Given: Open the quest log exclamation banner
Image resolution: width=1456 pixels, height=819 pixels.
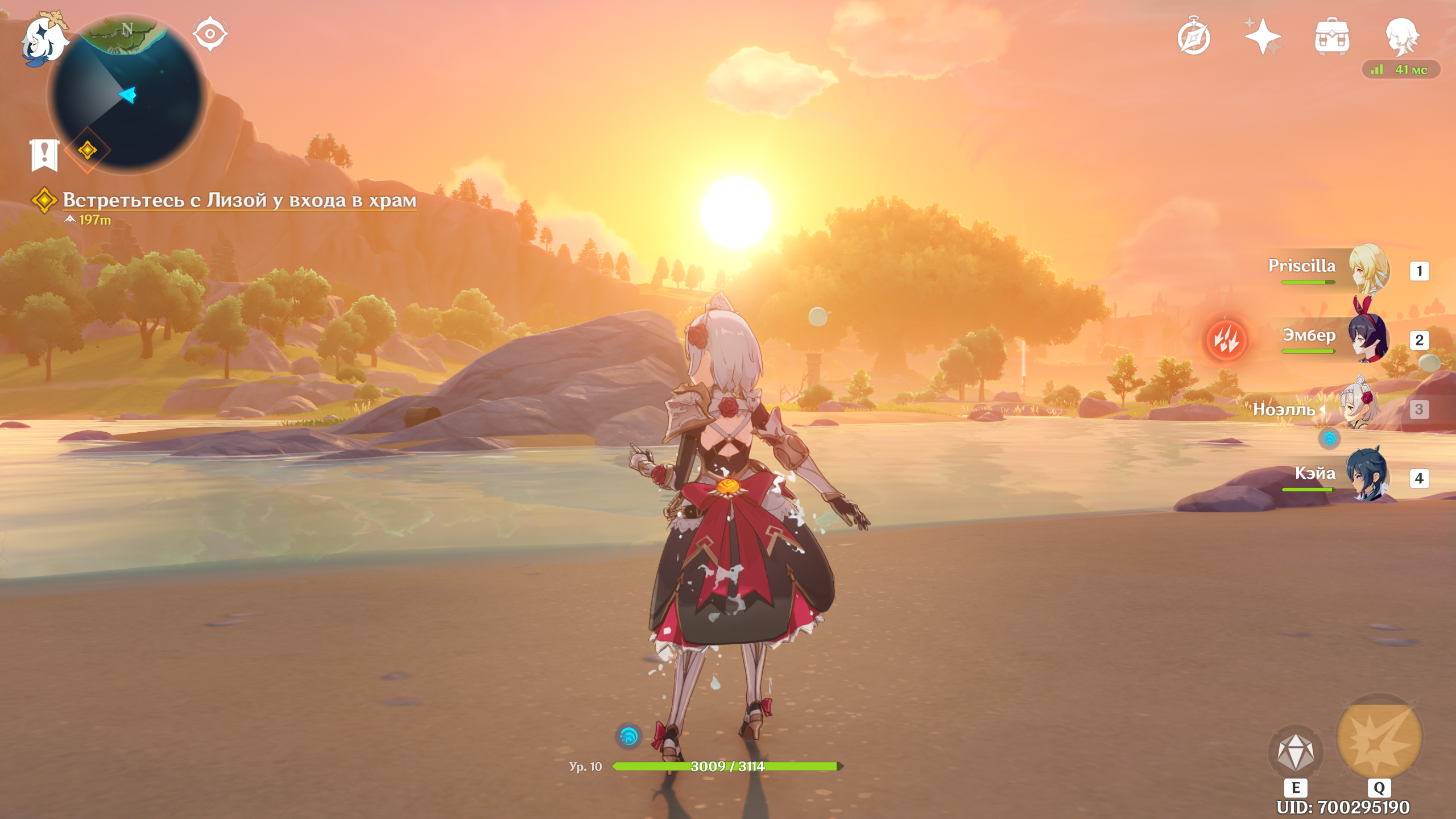Looking at the screenshot, I should tap(44, 154).
